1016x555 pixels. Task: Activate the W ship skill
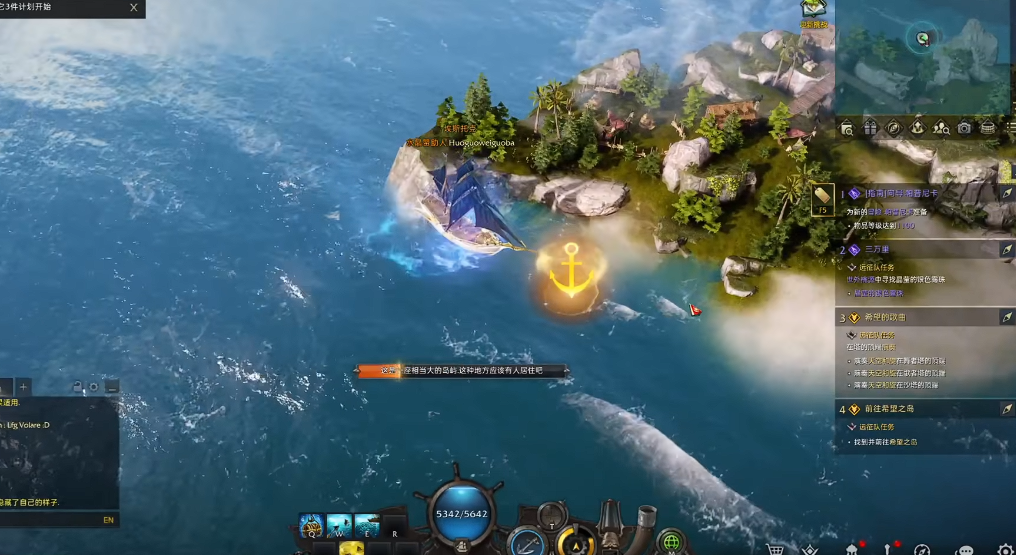[339, 526]
